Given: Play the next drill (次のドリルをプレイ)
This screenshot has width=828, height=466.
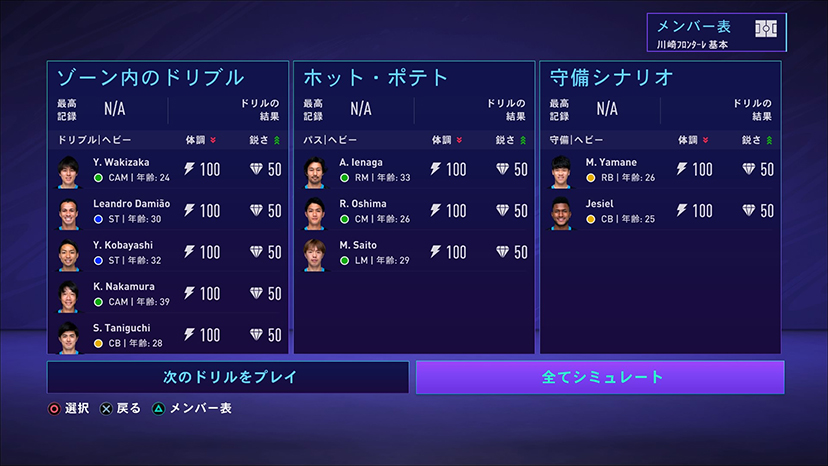Looking at the screenshot, I should 228,377.
